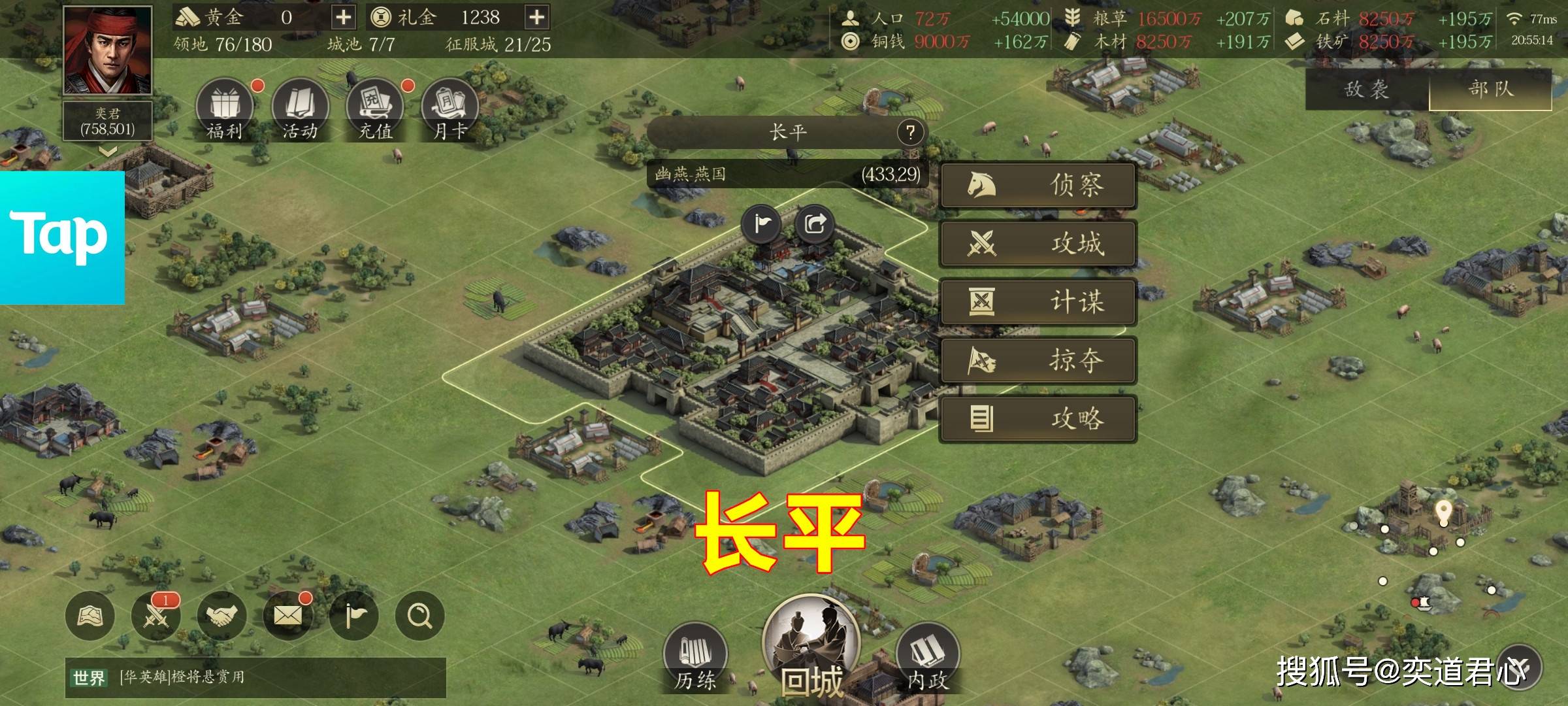Add gold with the 黄金 plus button
1568x706 pixels.
pos(343,17)
